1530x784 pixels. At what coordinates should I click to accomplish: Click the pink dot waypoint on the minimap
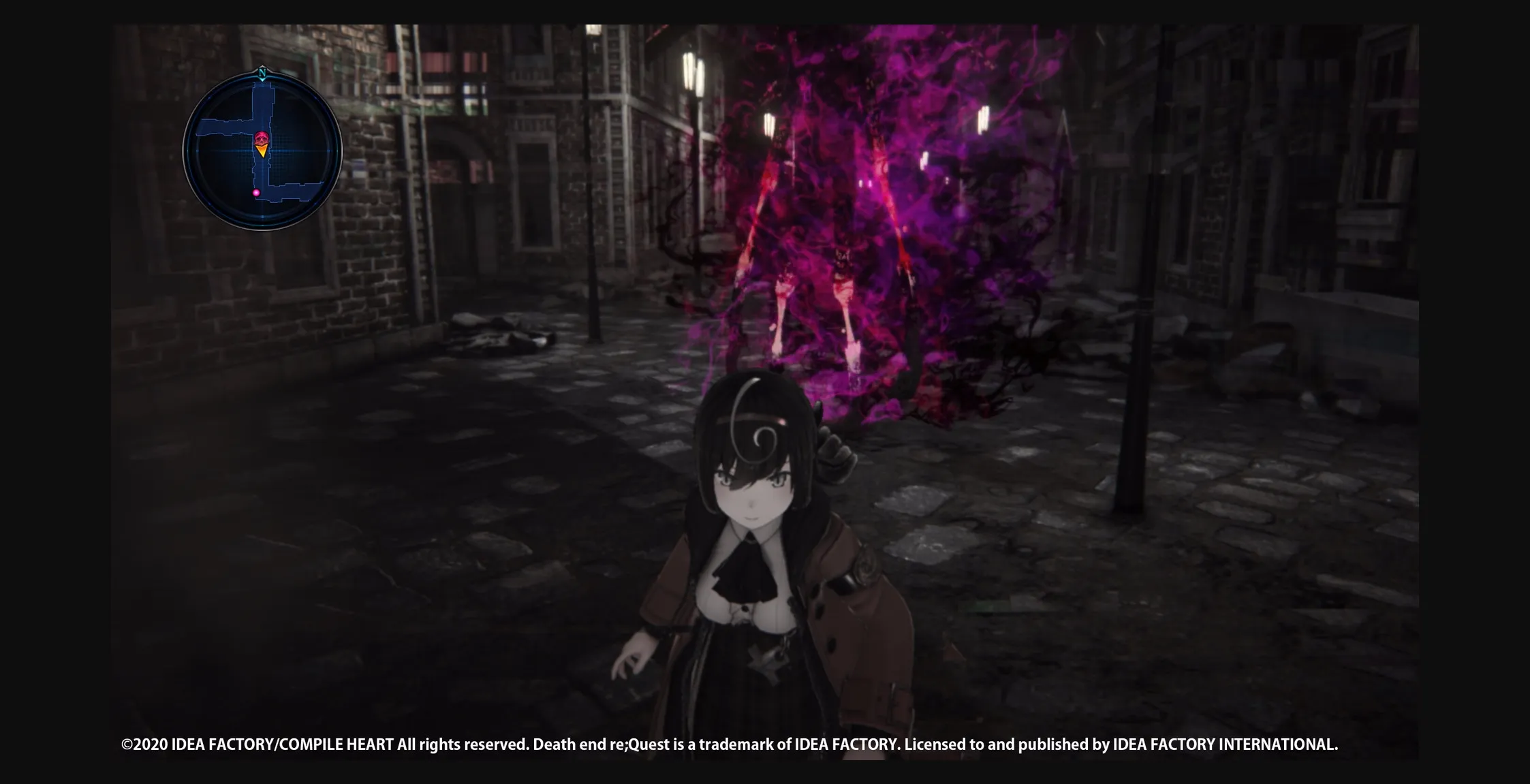coord(256,193)
